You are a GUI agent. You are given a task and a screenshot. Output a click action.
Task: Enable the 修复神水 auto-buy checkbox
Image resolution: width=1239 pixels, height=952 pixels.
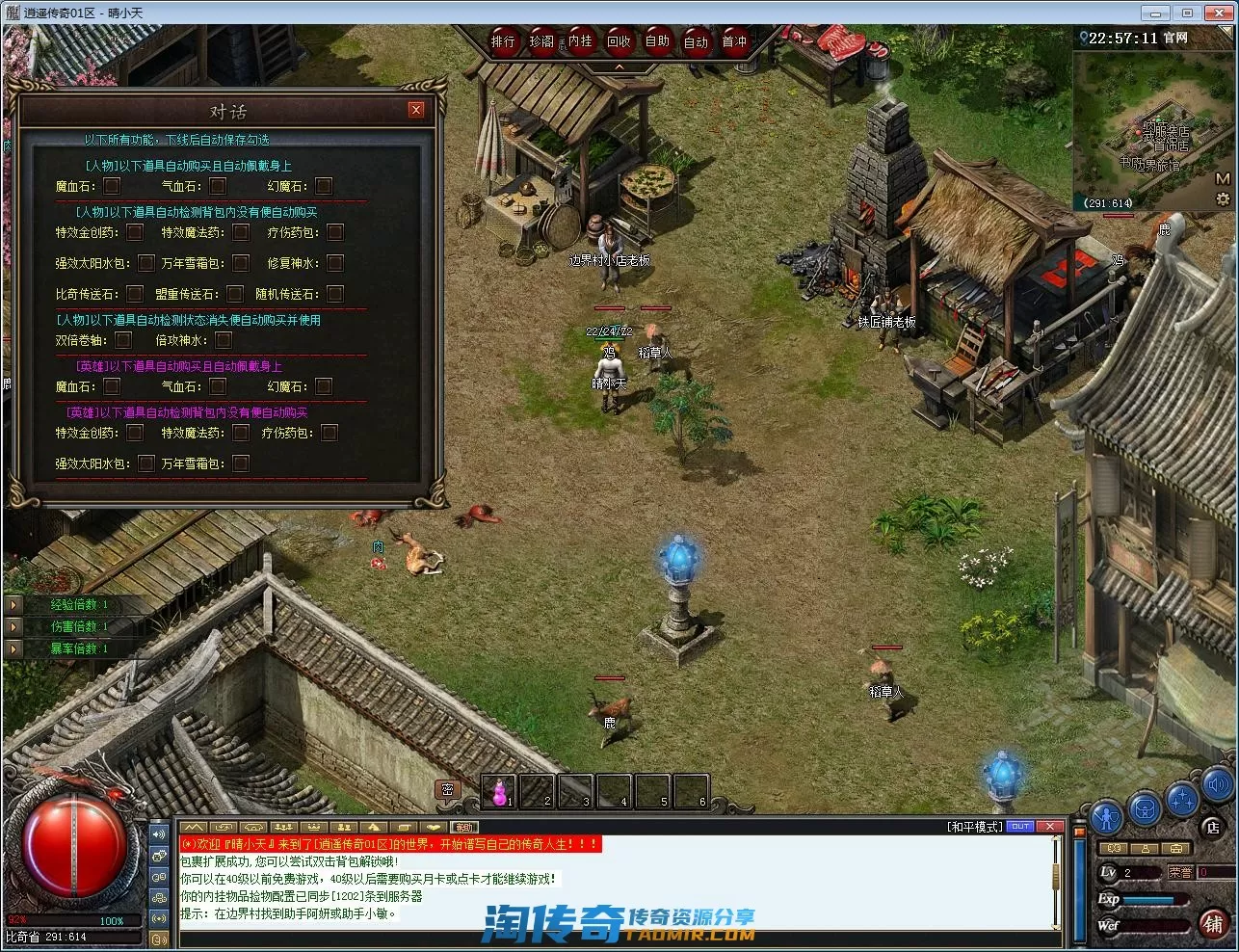point(335,263)
